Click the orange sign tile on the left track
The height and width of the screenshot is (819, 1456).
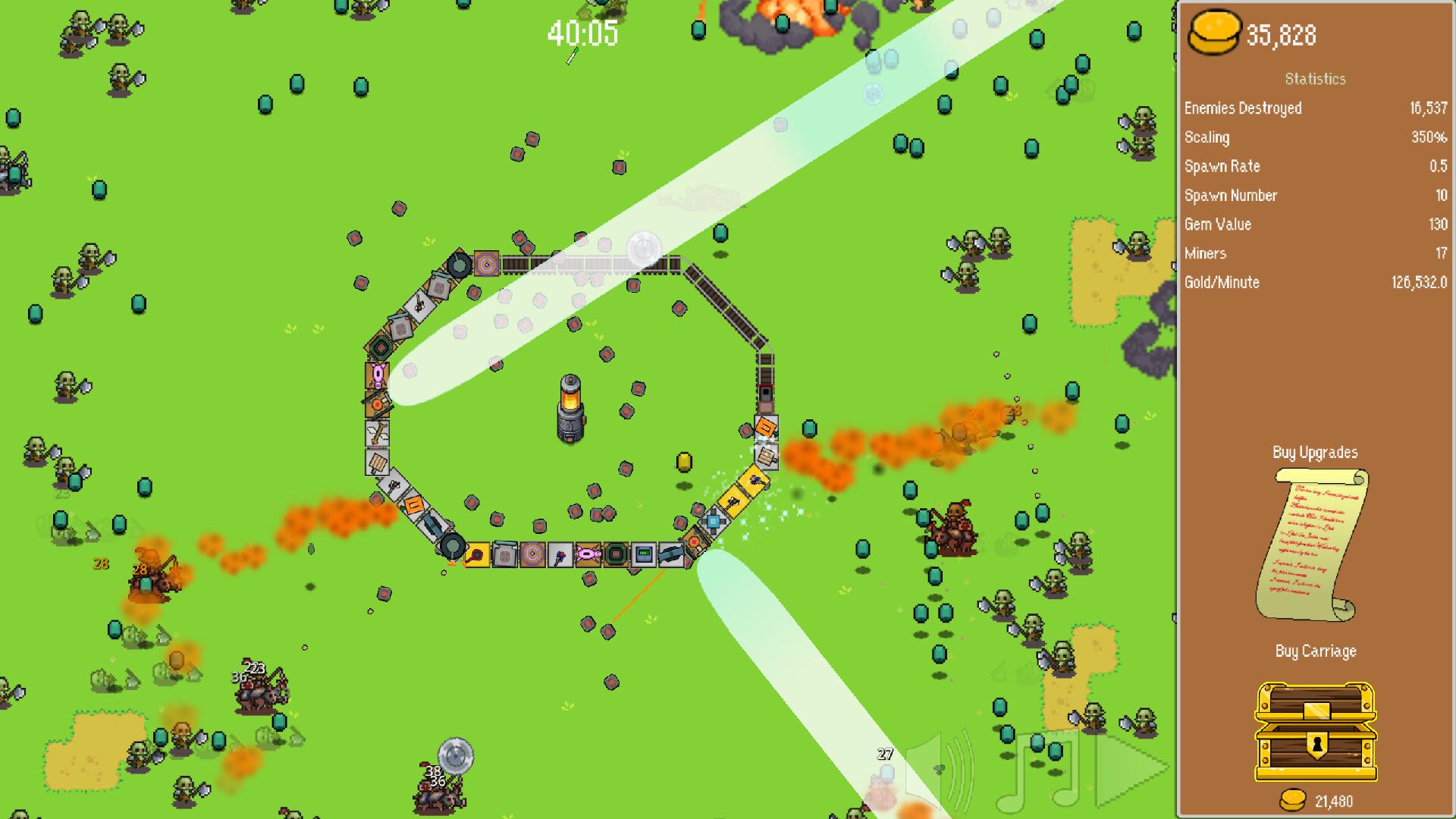click(415, 504)
